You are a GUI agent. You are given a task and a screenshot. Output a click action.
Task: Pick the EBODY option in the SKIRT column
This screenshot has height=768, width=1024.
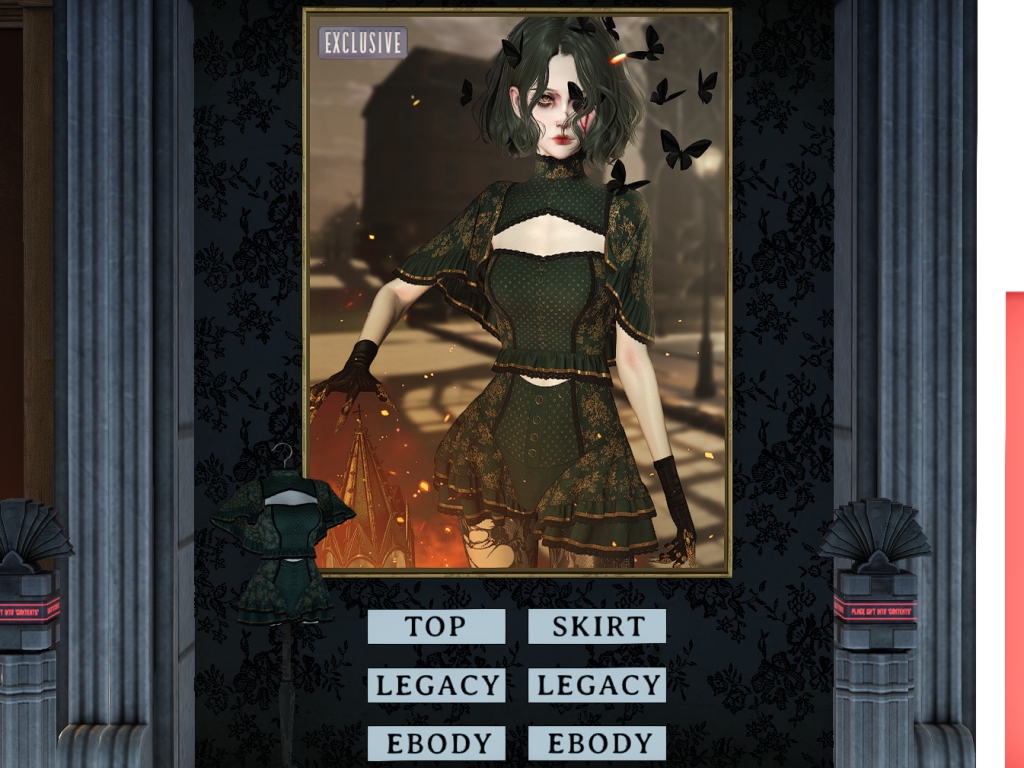(x=597, y=744)
